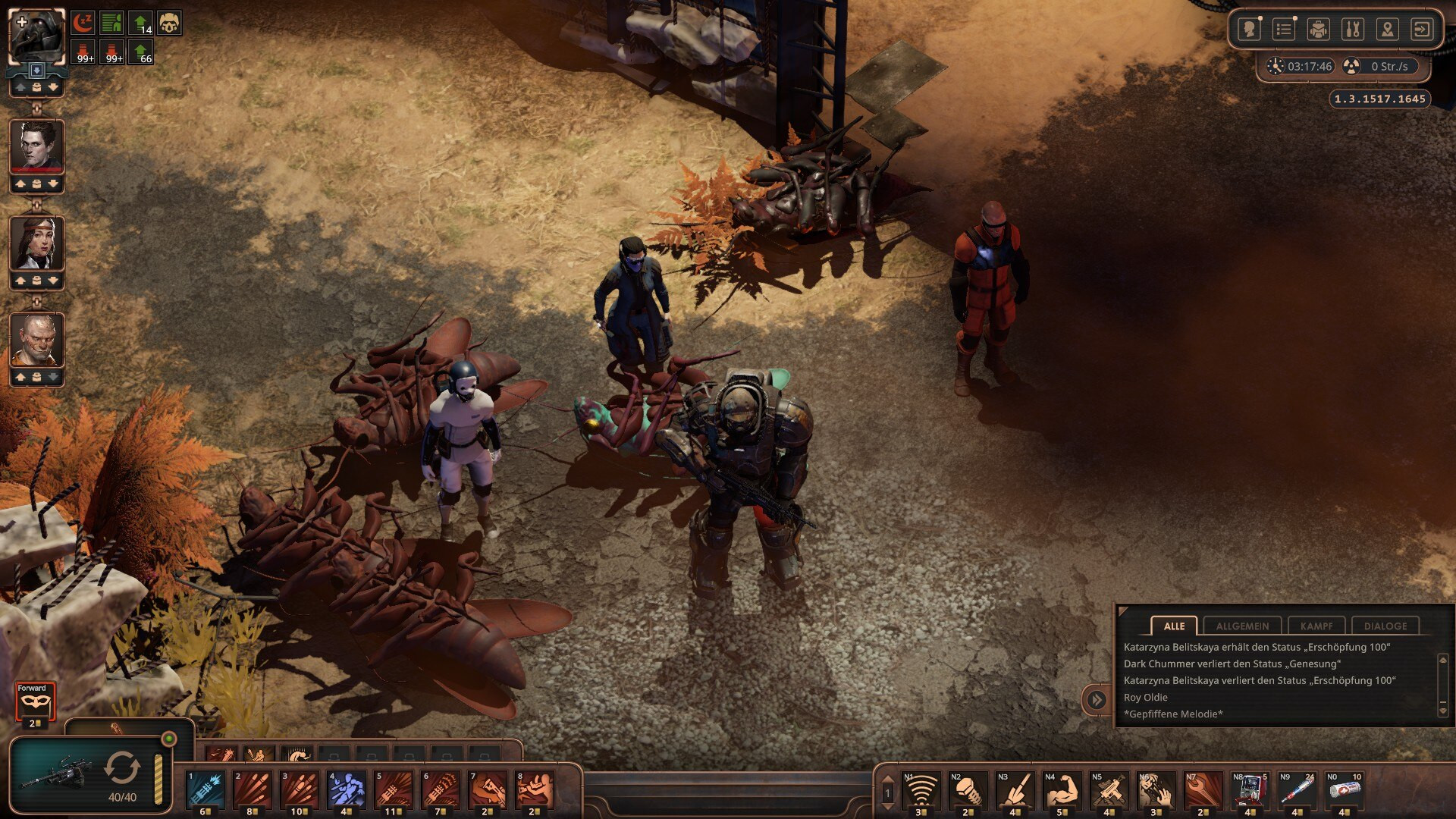Switch to the KAMPF log tab
Viewport: 1456px width, 819px height.
[1316, 626]
